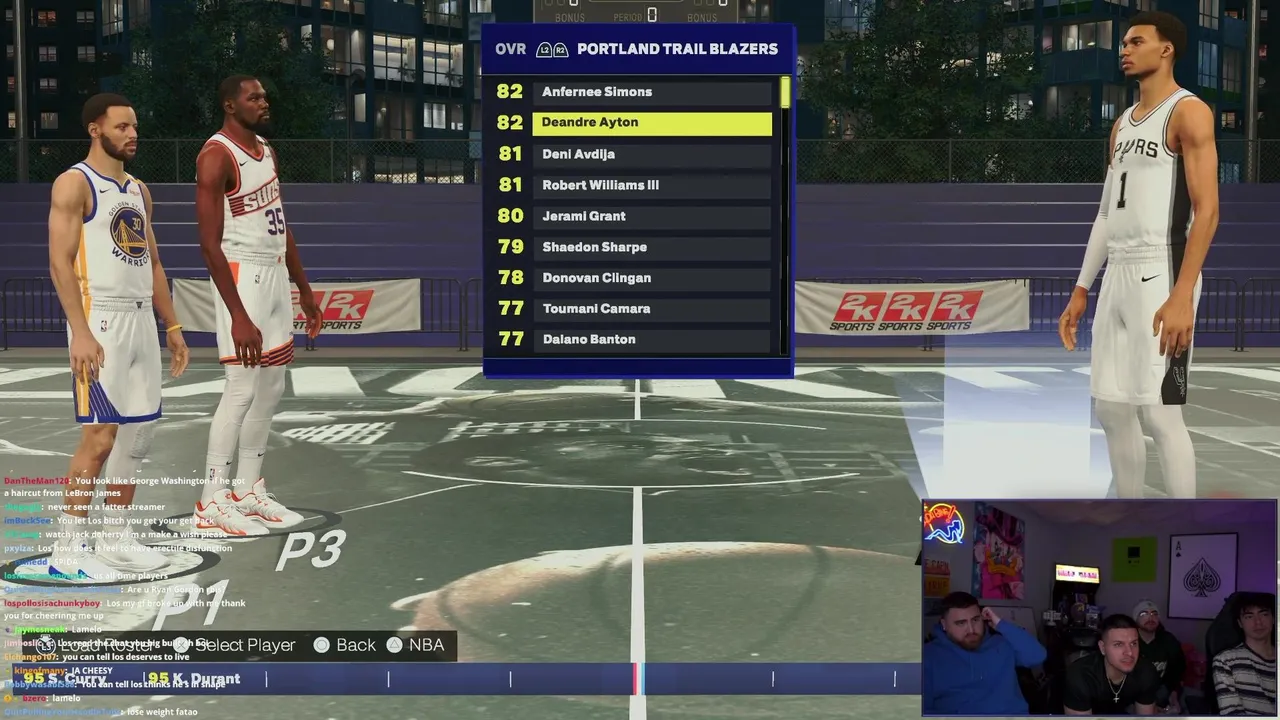Select Robert Williams III
The width and height of the screenshot is (1280, 720).
652,185
